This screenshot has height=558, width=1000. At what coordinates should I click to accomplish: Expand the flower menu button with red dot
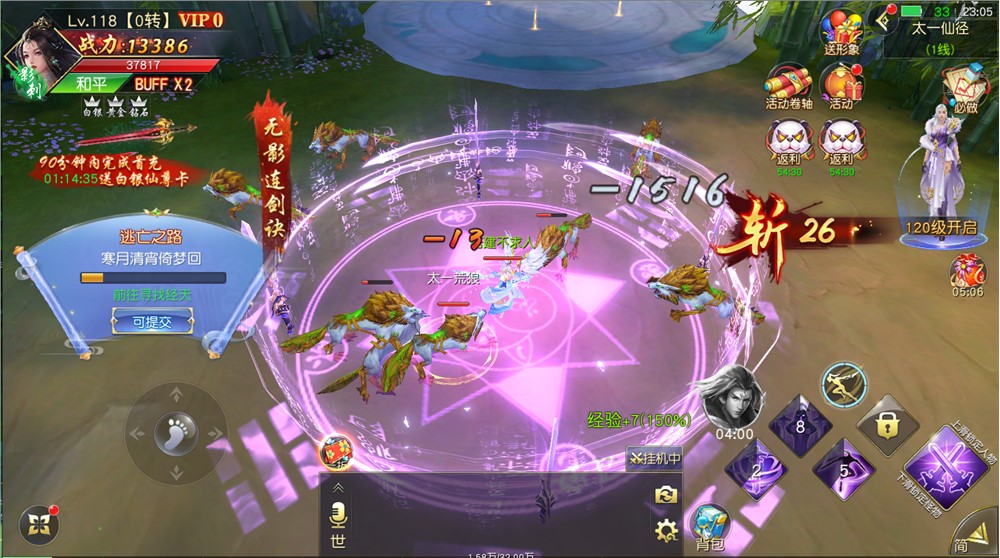coord(36,525)
